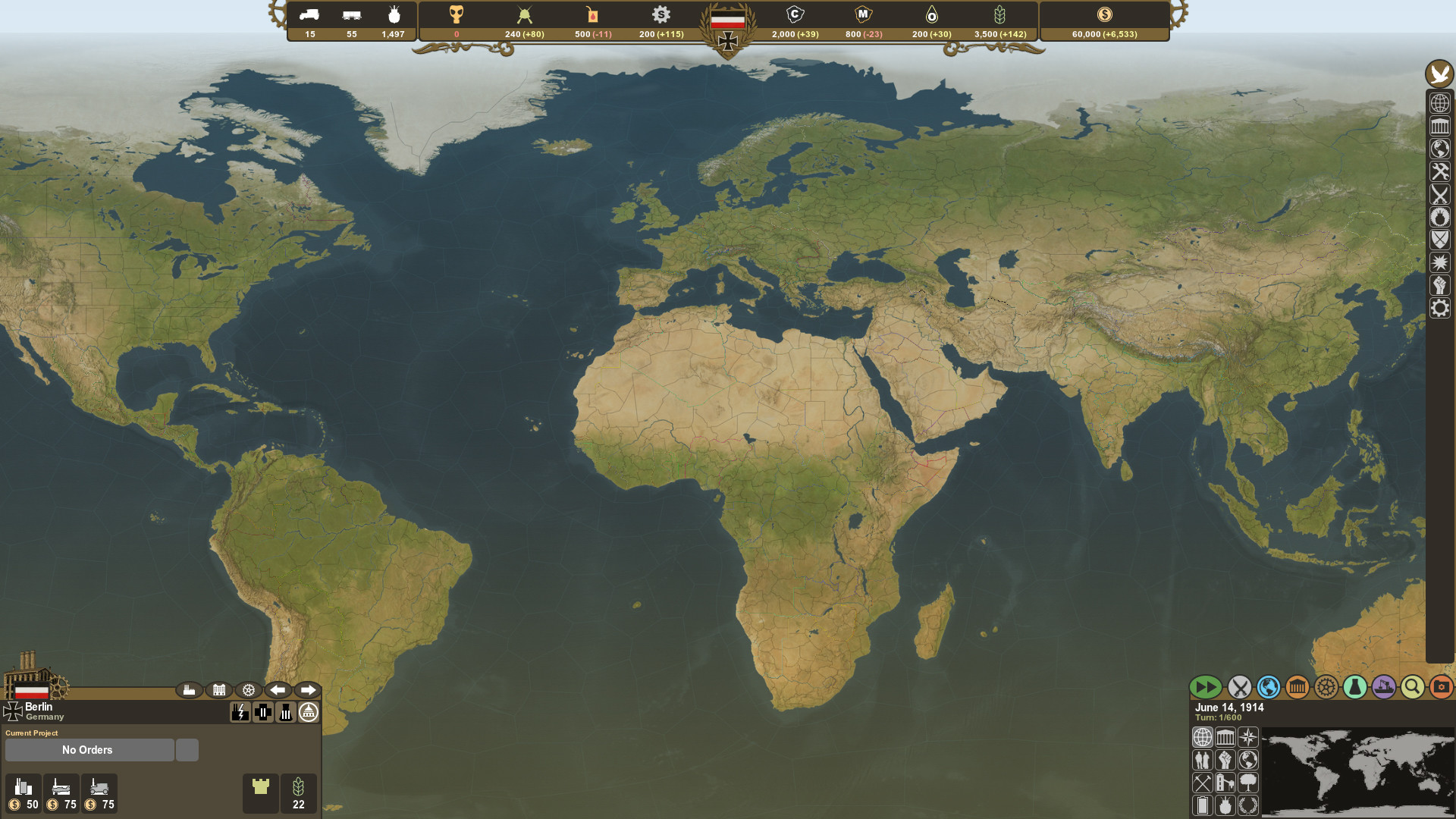Screen dimensions: 1456x819
Task: Open the military panel via crossed swords icon
Action: (x=1238, y=688)
